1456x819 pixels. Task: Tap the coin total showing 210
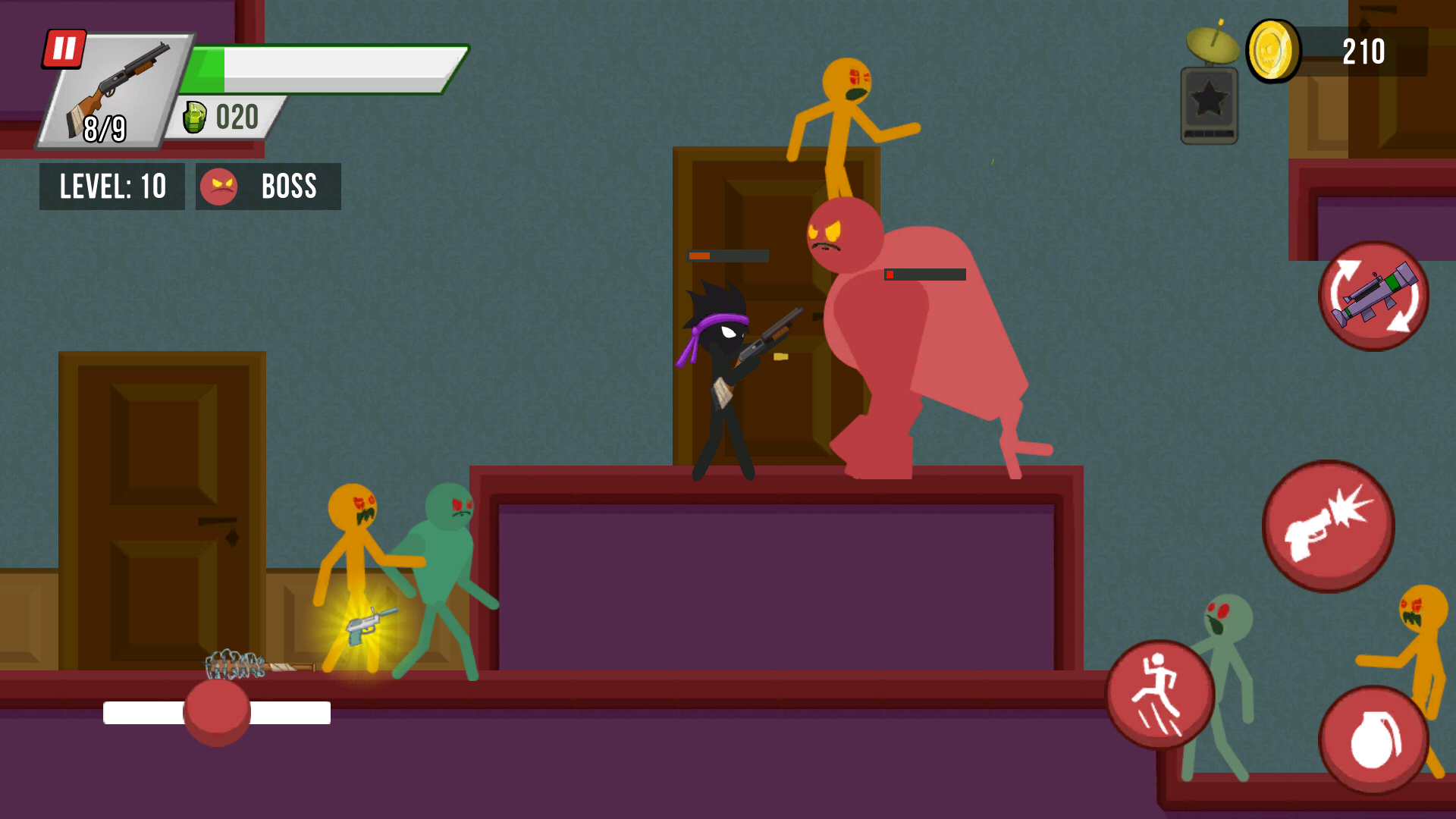(1363, 52)
